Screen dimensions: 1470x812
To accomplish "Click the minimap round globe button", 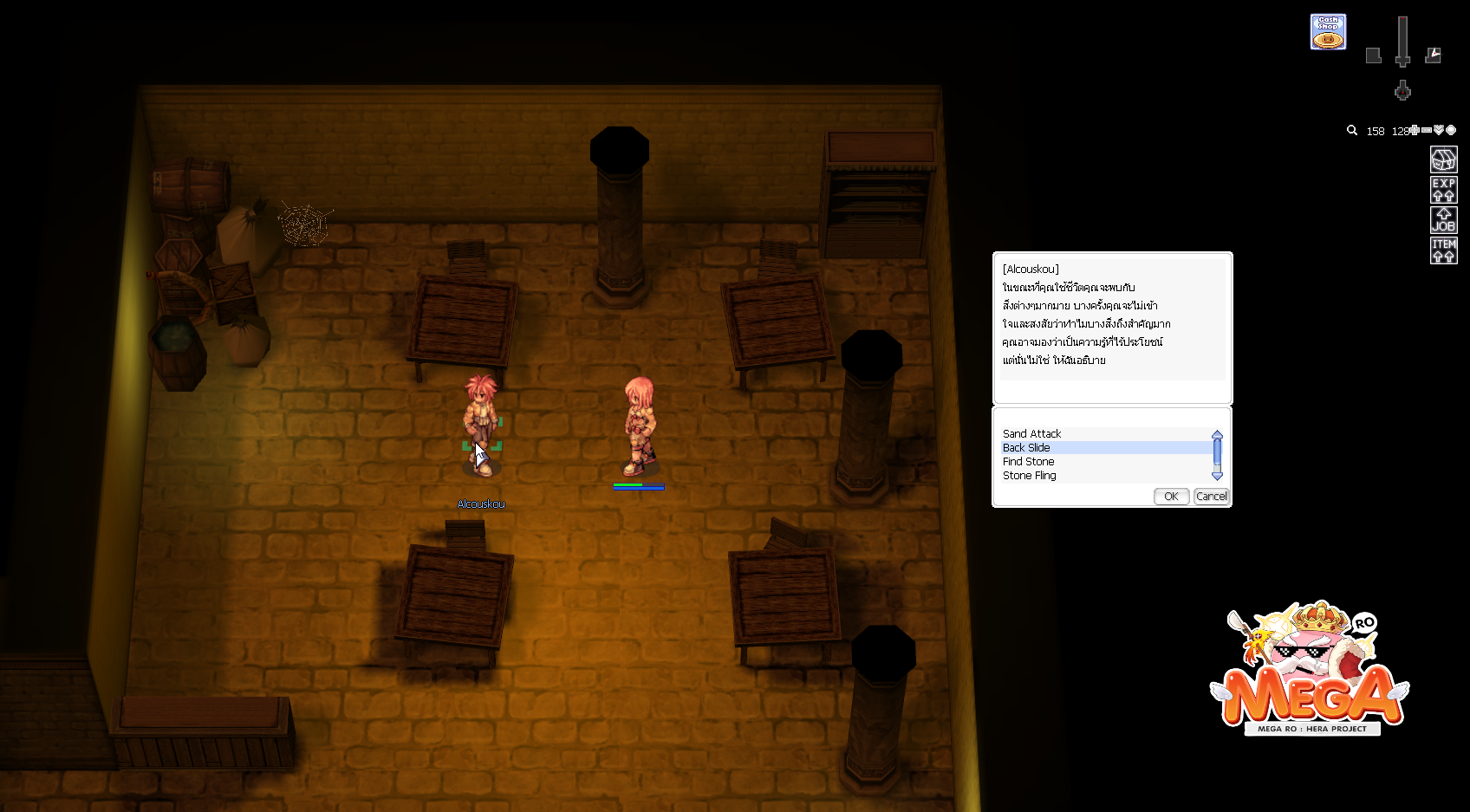I will point(1451,130).
